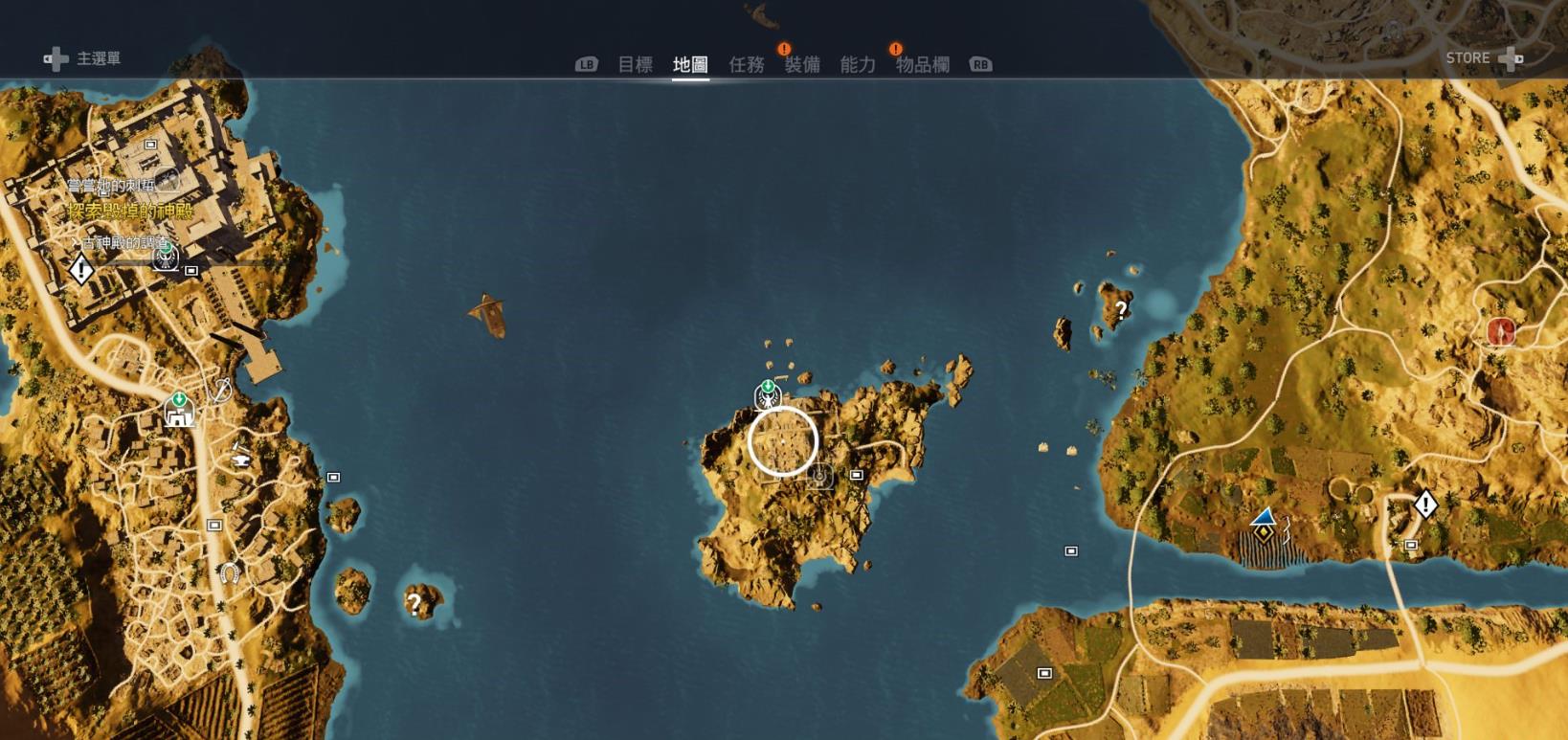Click the horseshoe stable marker
This screenshot has width=1568, height=740.
point(229,573)
